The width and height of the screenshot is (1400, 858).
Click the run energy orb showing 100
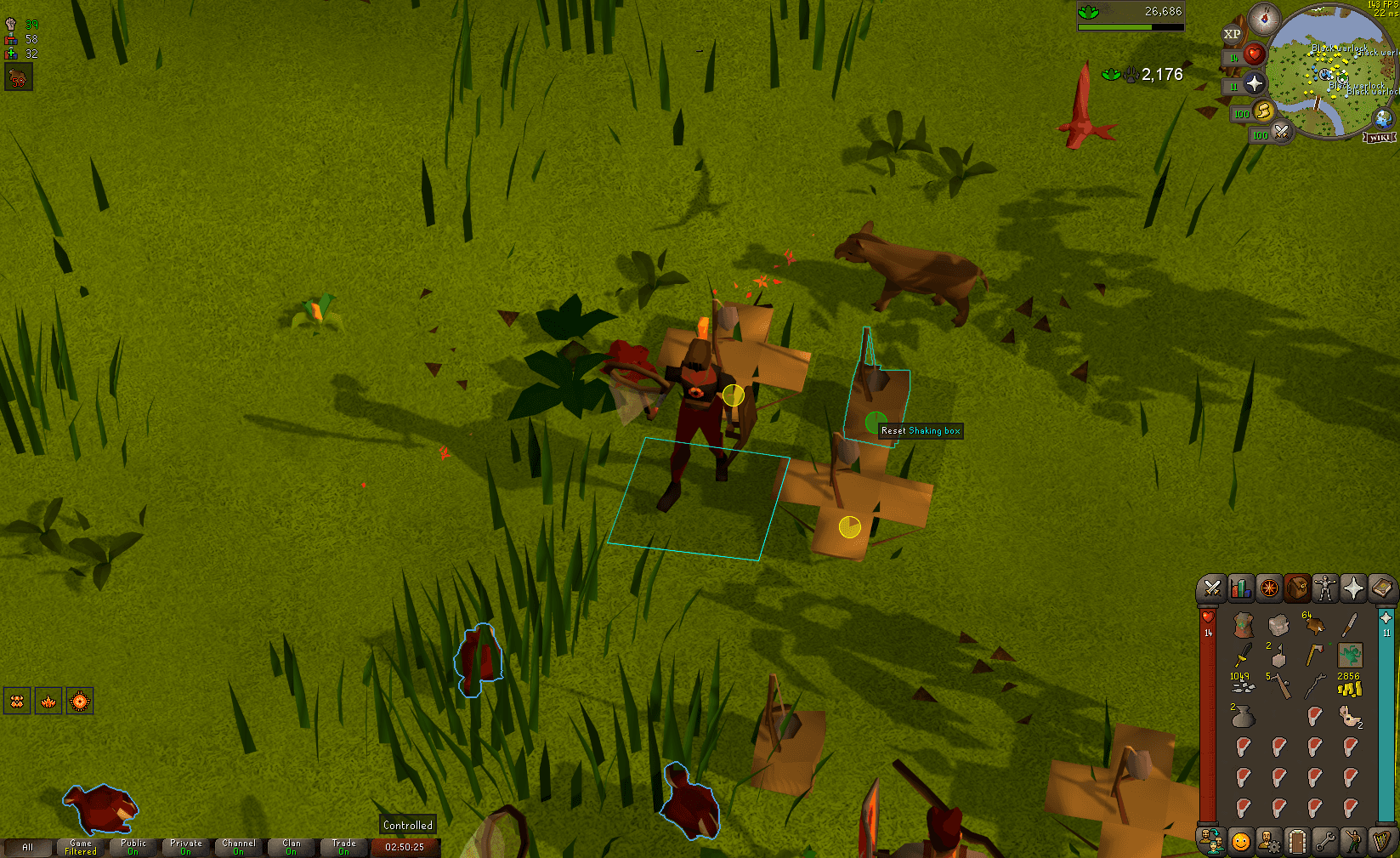point(1266,112)
